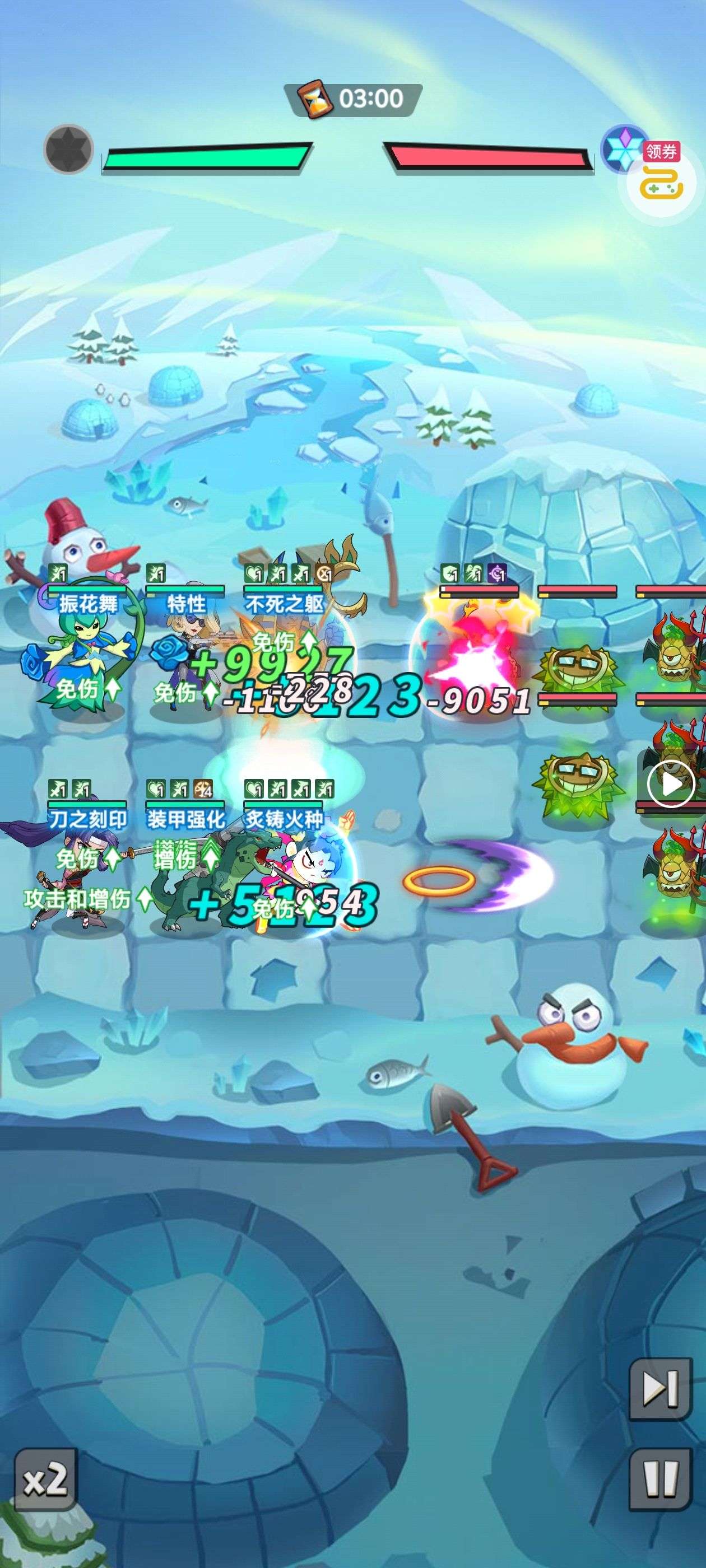706x1568 pixels.
Task: Pause the battle
Action: [660, 1480]
